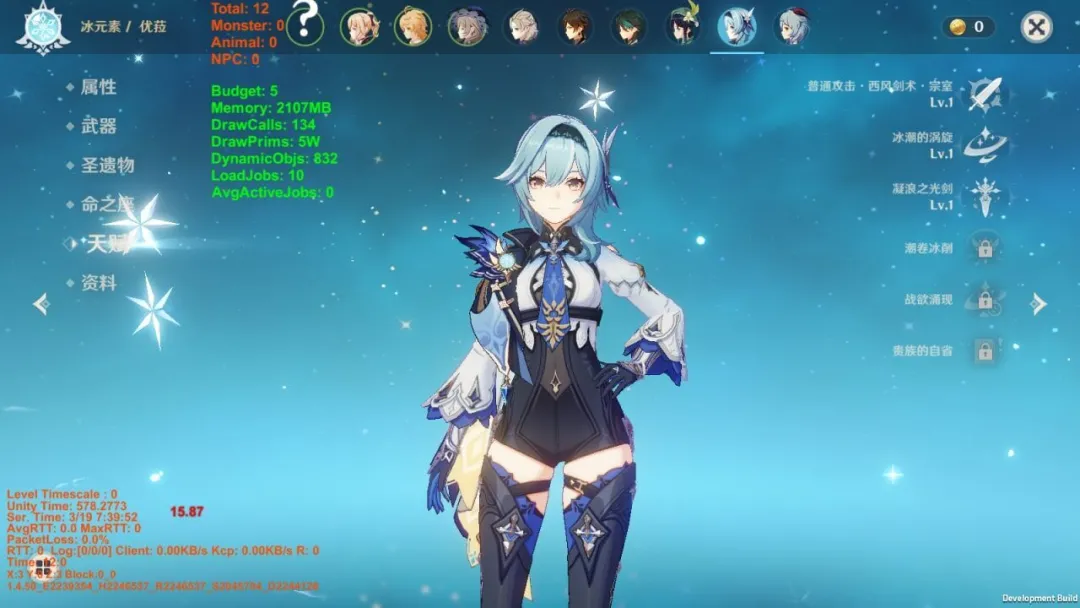Select the locked 战欲涌现 passive talent

pyautogui.click(x=985, y=300)
